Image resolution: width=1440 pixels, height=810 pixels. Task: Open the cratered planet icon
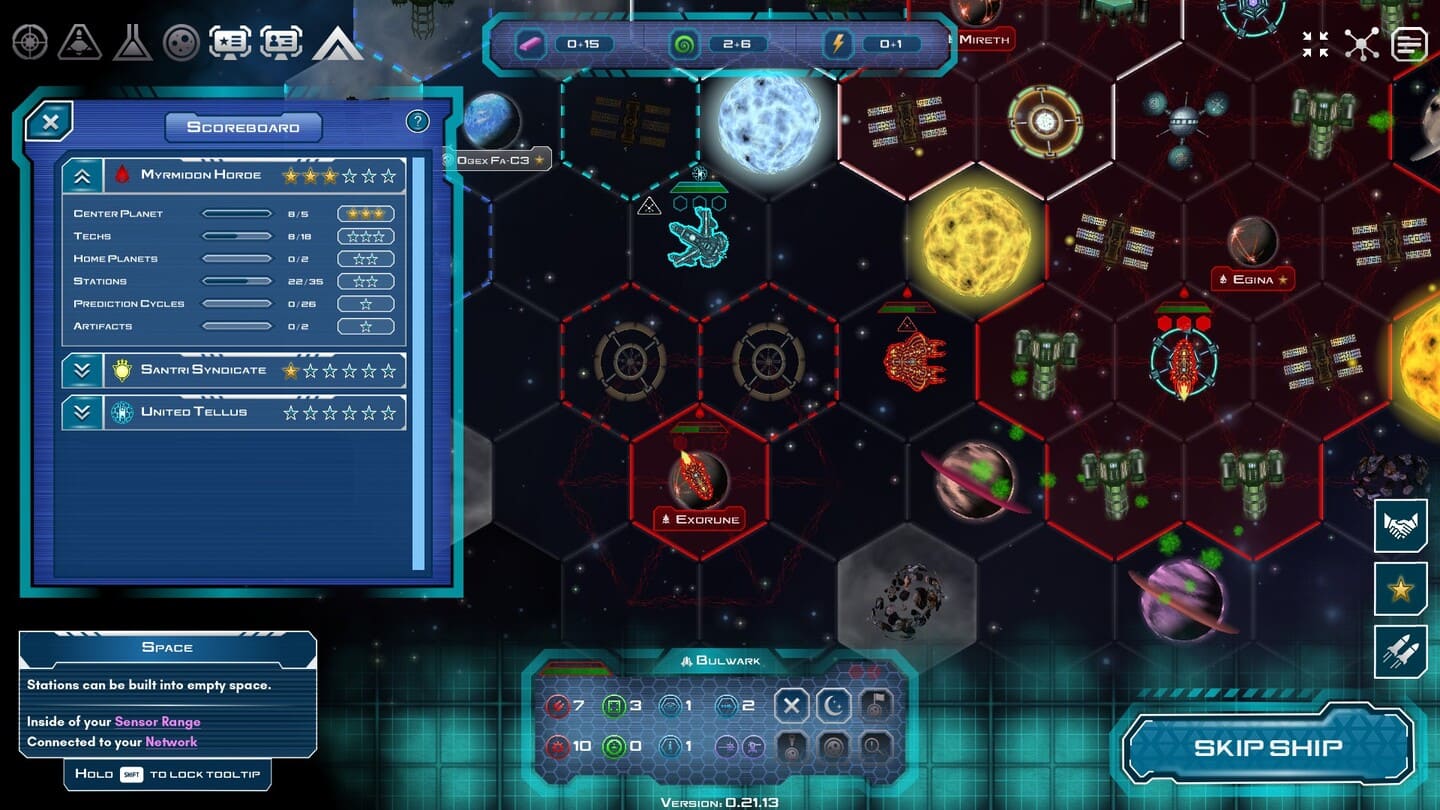pyautogui.click(x=181, y=42)
